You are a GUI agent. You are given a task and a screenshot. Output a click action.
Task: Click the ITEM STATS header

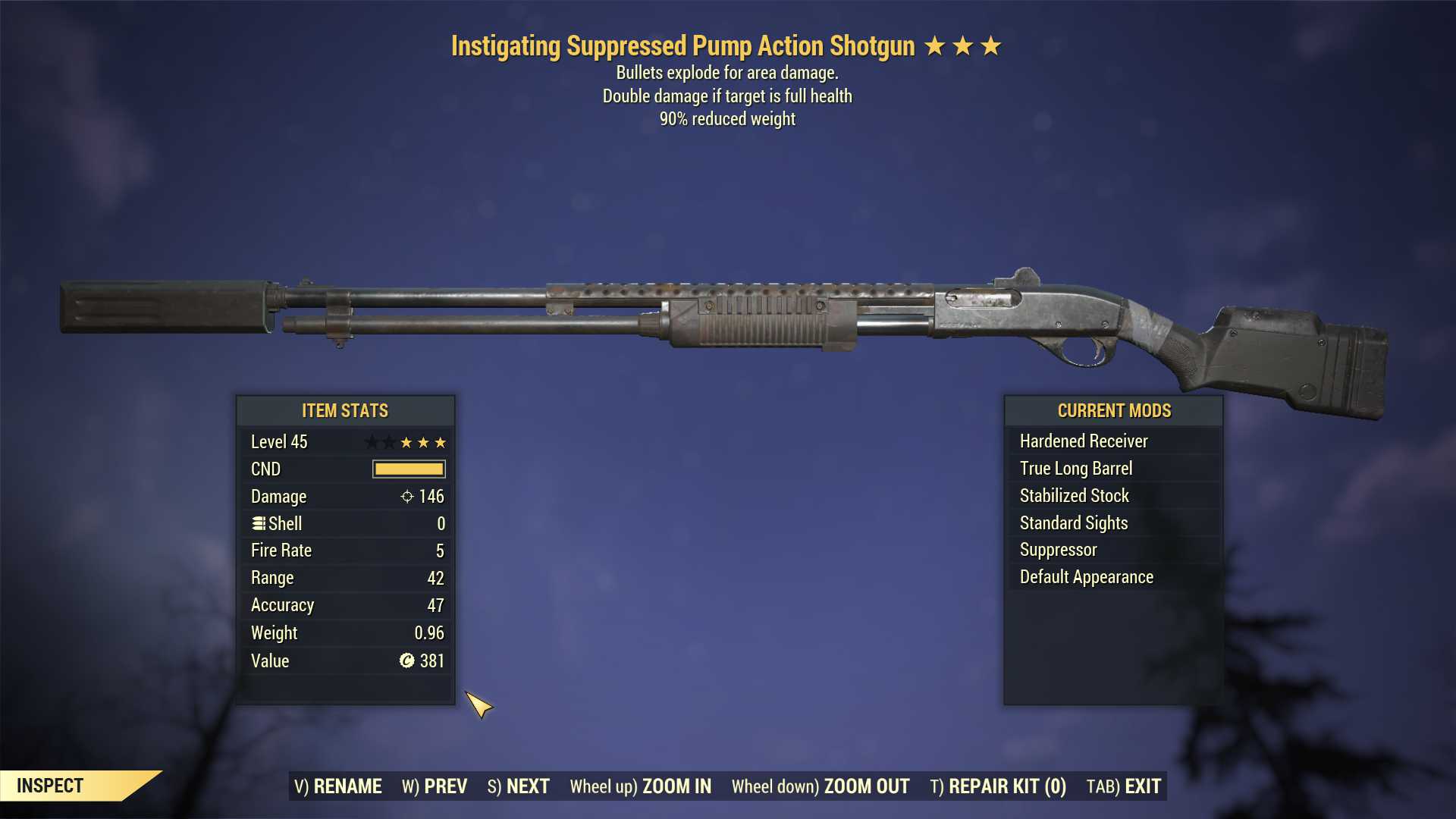[344, 410]
